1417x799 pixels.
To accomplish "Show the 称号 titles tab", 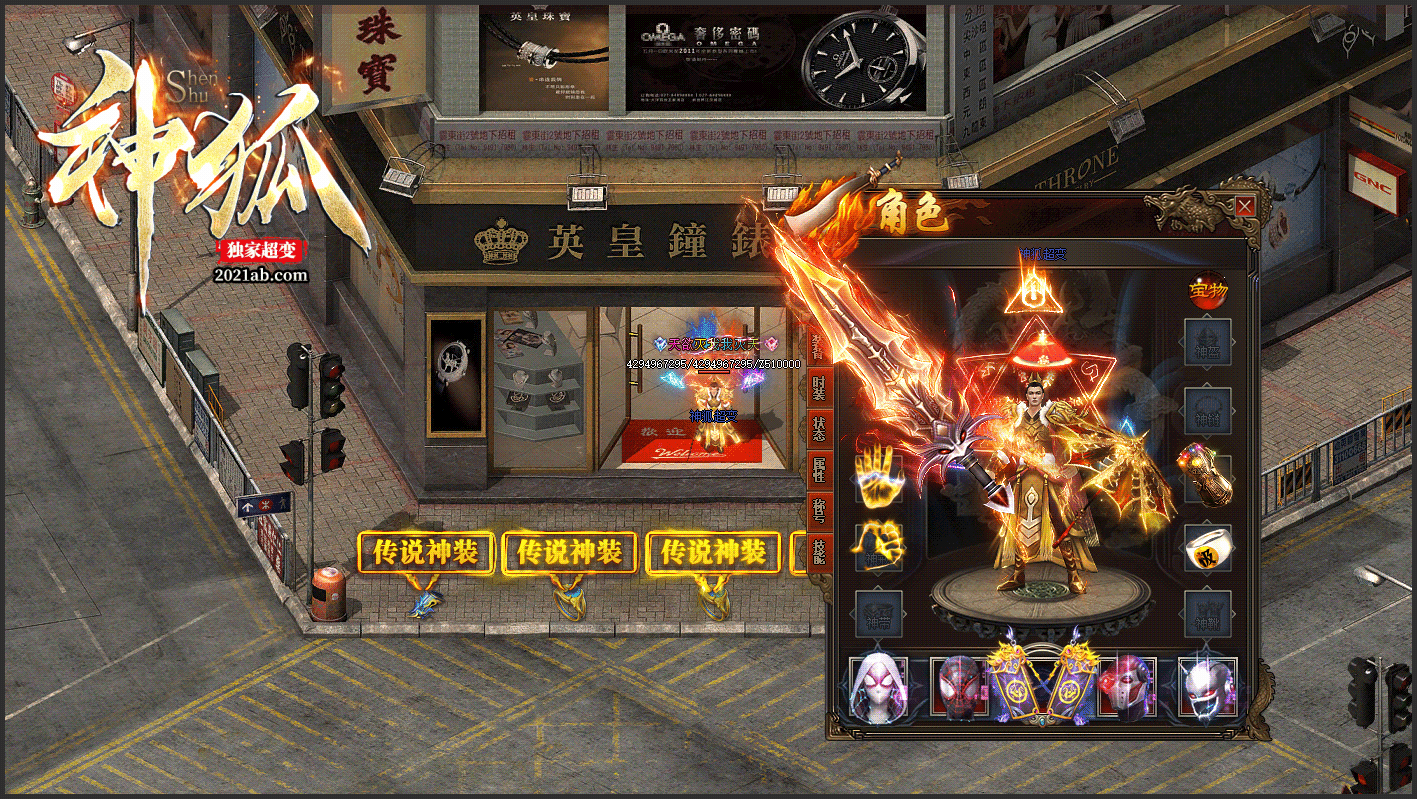I will coord(819,510).
